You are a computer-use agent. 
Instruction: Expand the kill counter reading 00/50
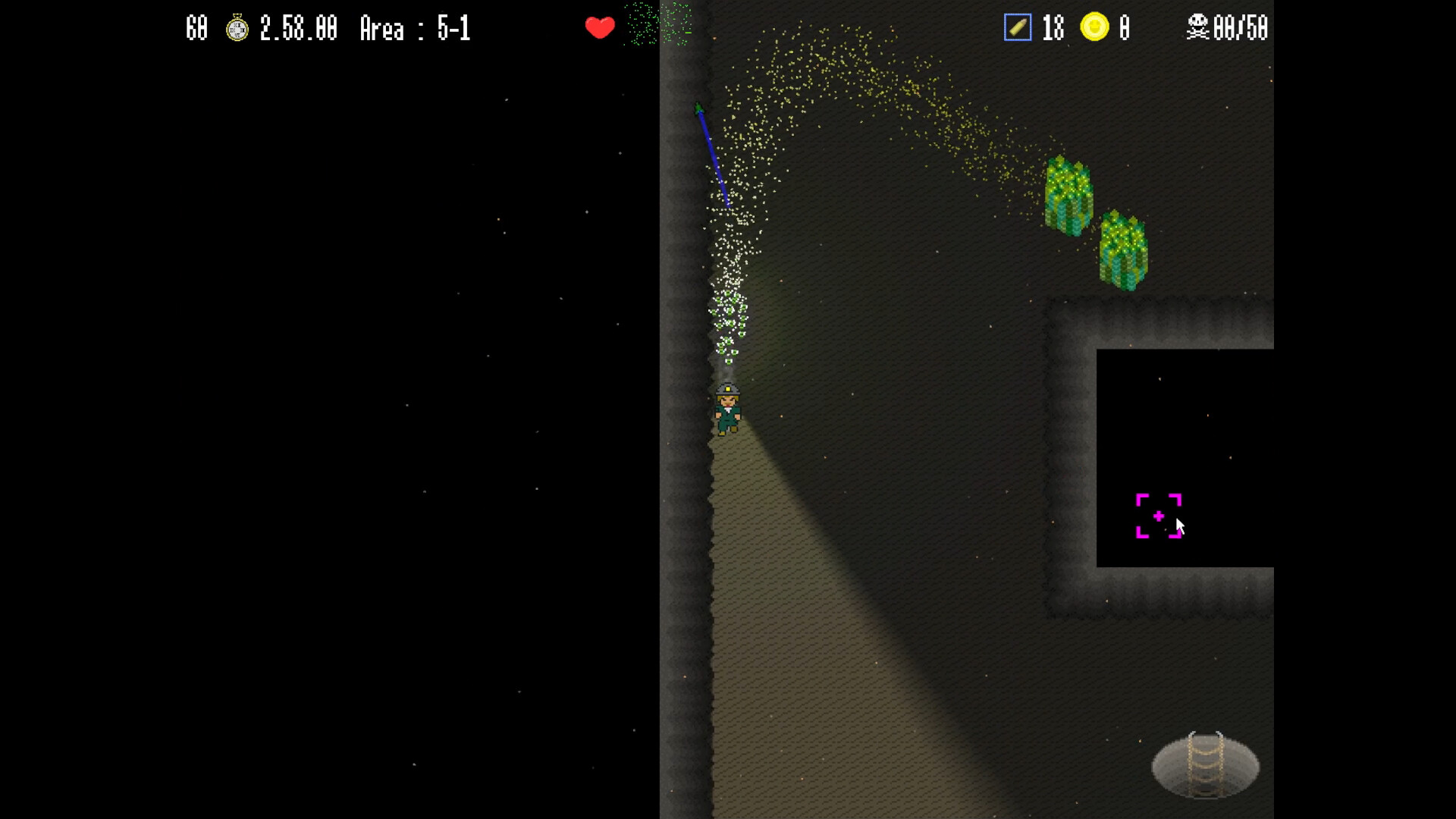coord(1241,29)
